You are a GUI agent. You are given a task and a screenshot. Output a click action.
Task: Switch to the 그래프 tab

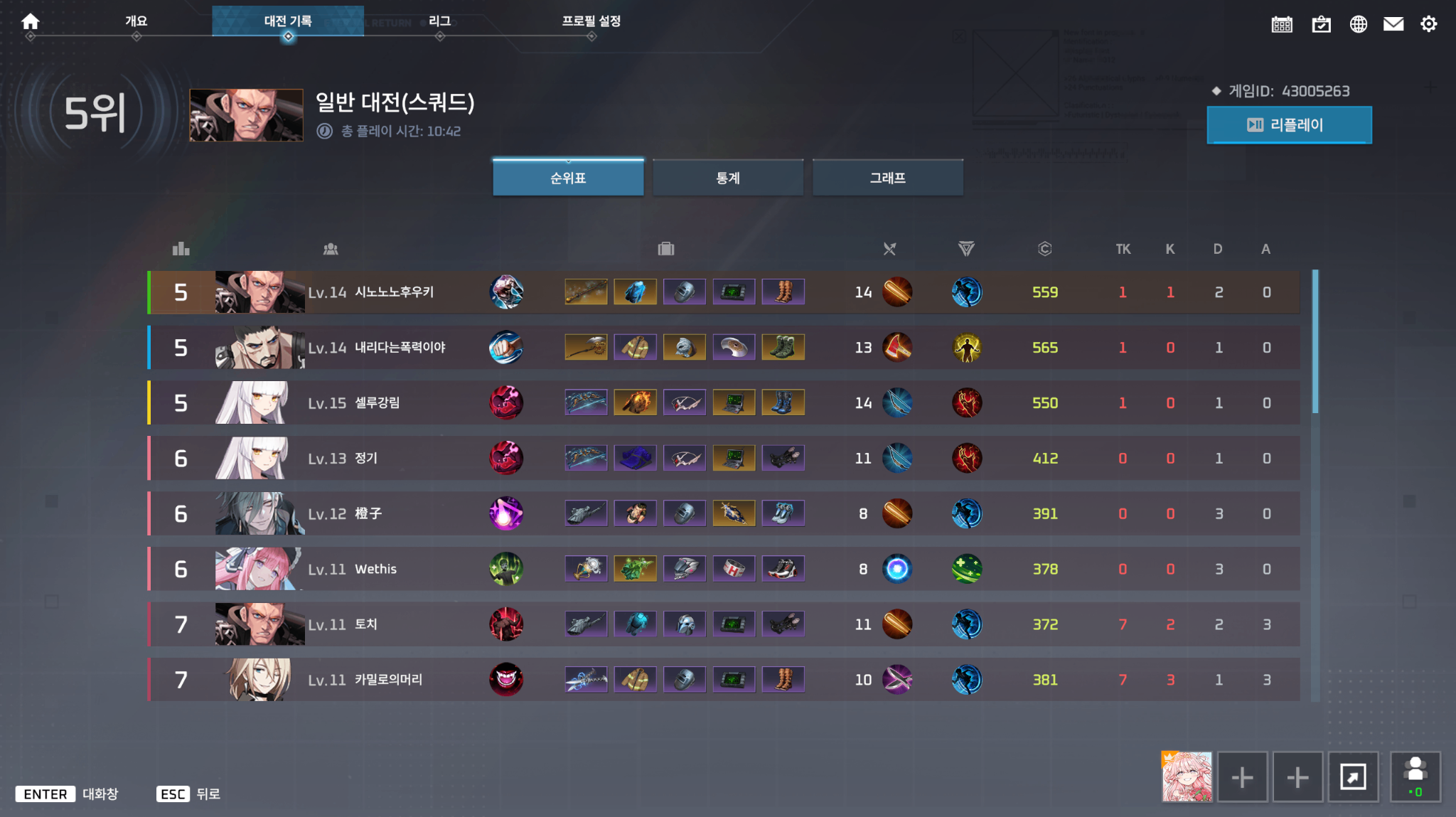tap(888, 178)
